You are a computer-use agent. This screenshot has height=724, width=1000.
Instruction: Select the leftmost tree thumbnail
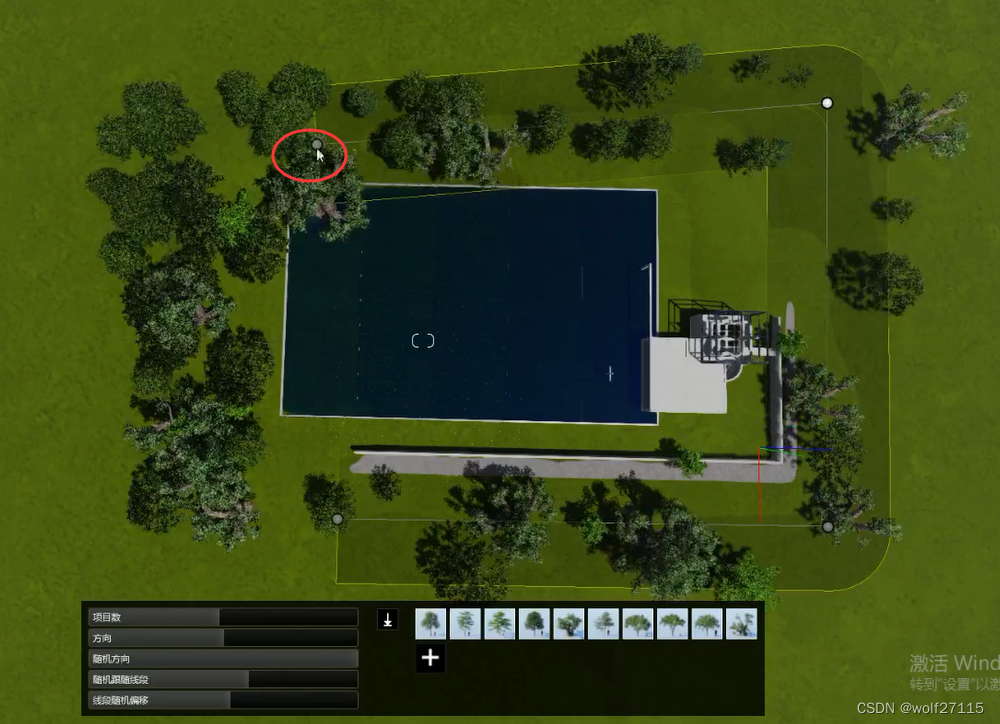tap(430, 624)
